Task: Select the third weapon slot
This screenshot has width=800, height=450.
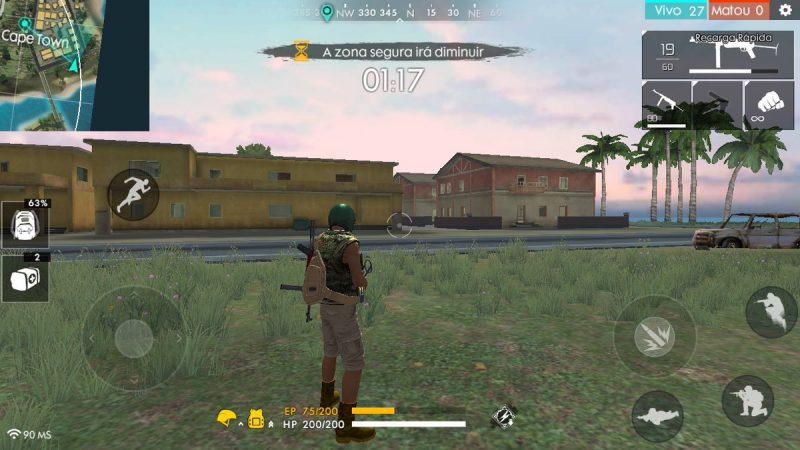Action: [x=717, y=103]
